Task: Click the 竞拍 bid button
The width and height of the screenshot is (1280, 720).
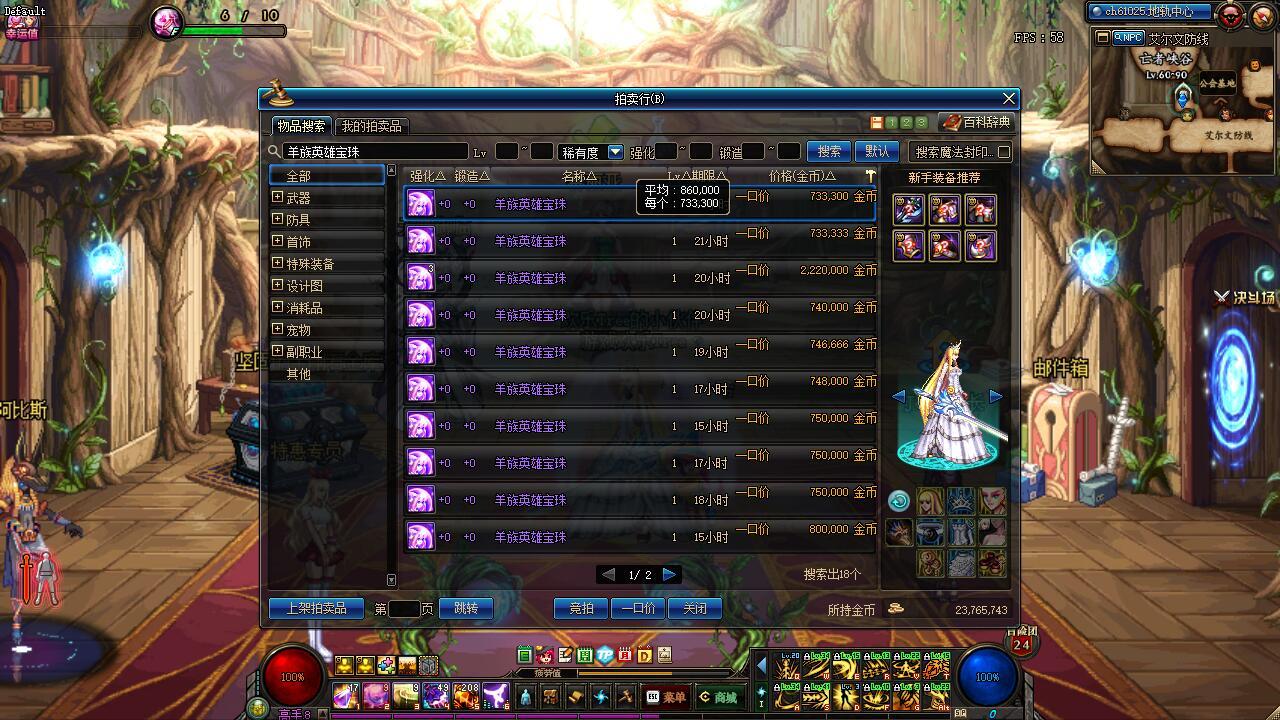Action: (581, 608)
